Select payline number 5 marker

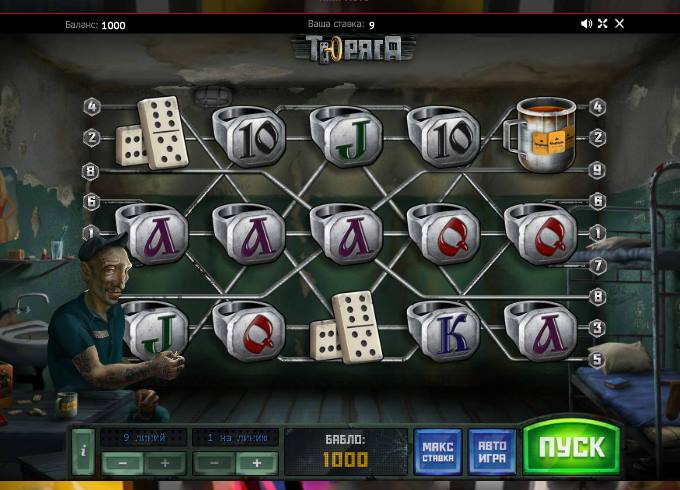click(x=598, y=359)
